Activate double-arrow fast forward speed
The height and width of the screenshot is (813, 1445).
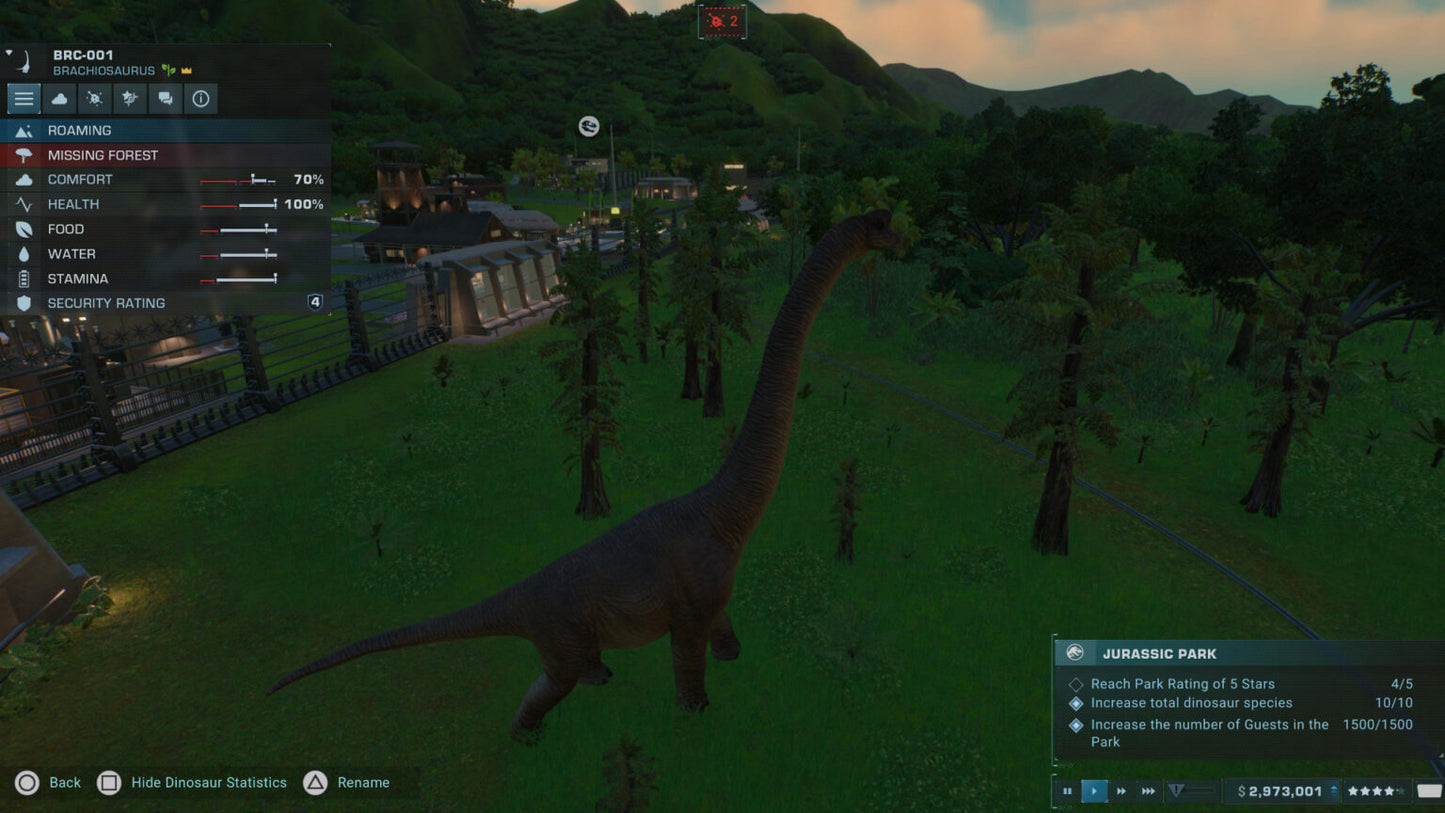tap(1121, 791)
